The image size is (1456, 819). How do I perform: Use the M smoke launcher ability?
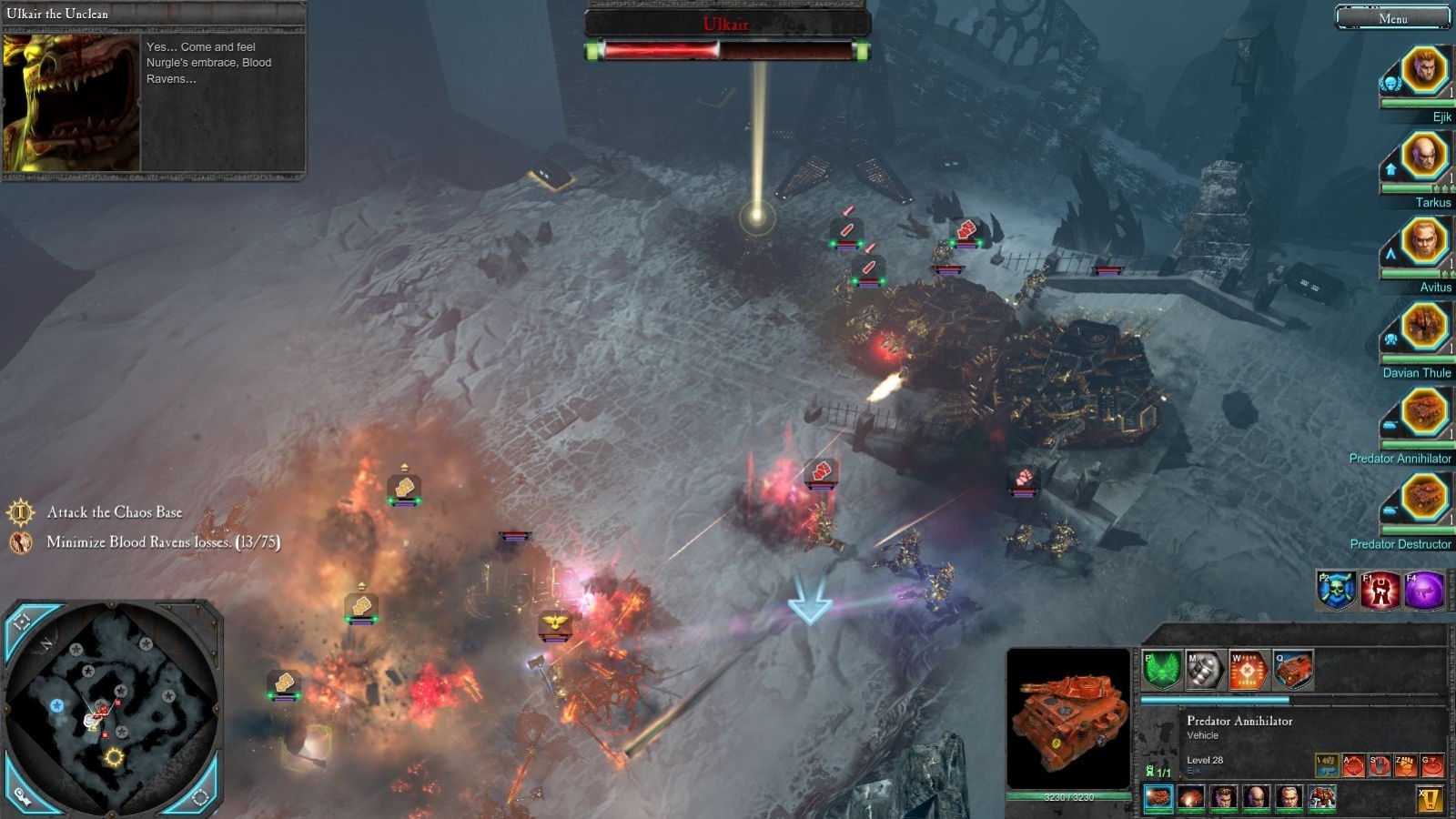[x=1203, y=669]
